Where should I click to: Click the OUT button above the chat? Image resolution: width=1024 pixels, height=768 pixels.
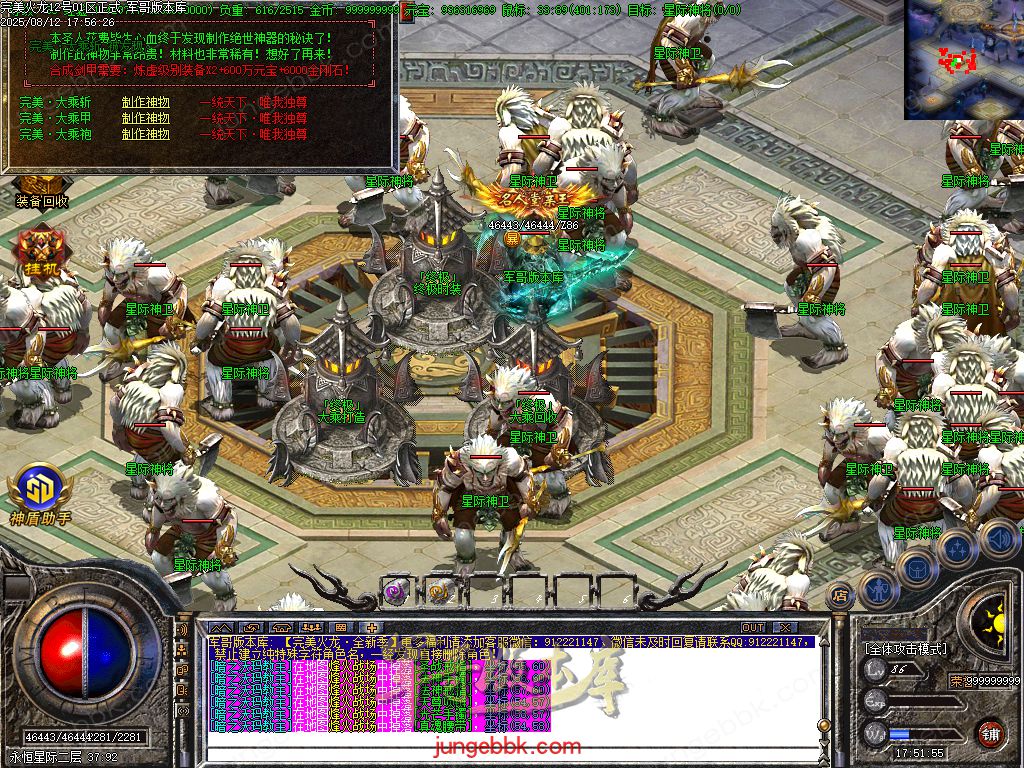coord(753,627)
